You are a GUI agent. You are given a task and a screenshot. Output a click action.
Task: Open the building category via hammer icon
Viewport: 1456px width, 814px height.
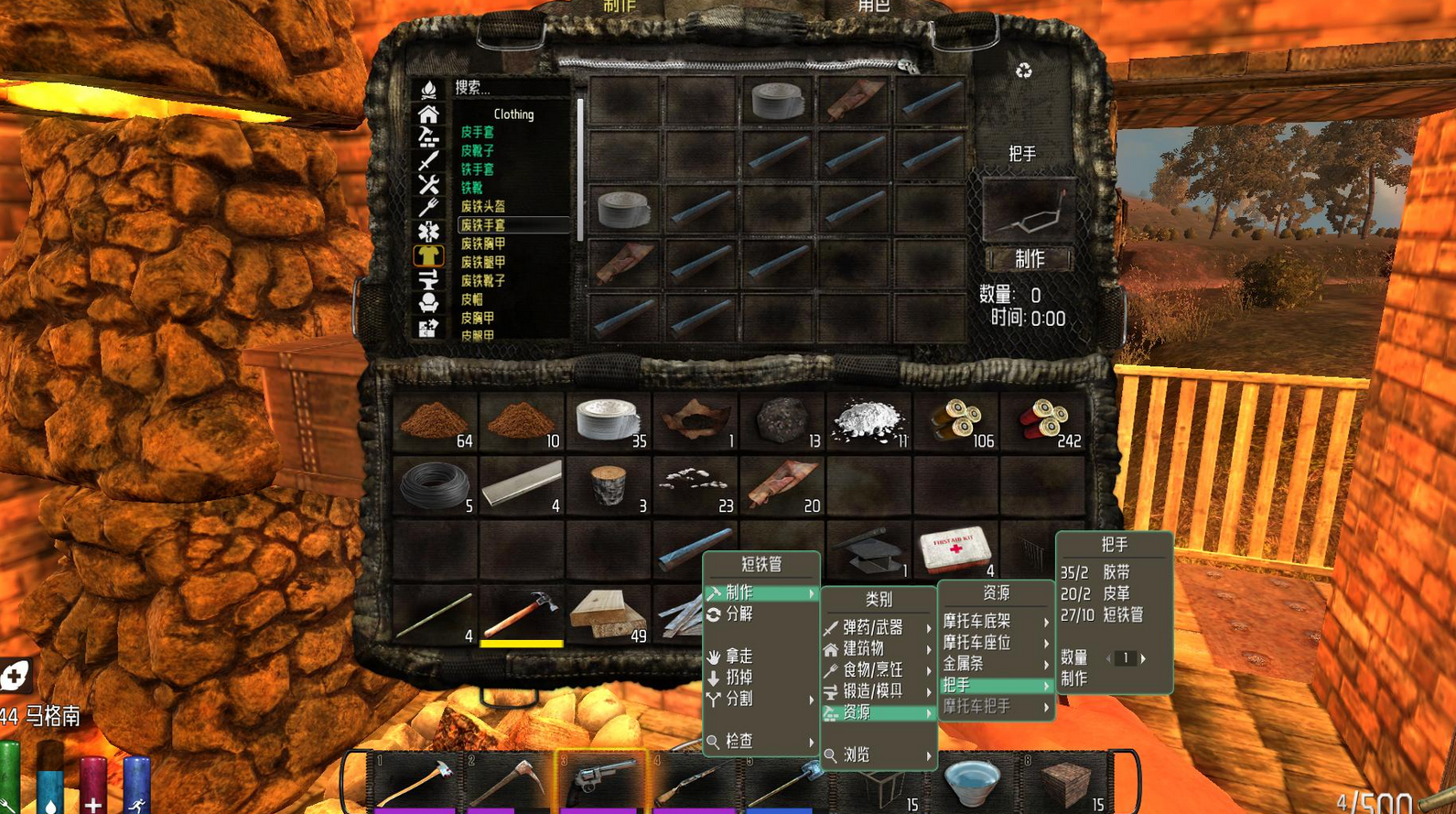coord(427,136)
